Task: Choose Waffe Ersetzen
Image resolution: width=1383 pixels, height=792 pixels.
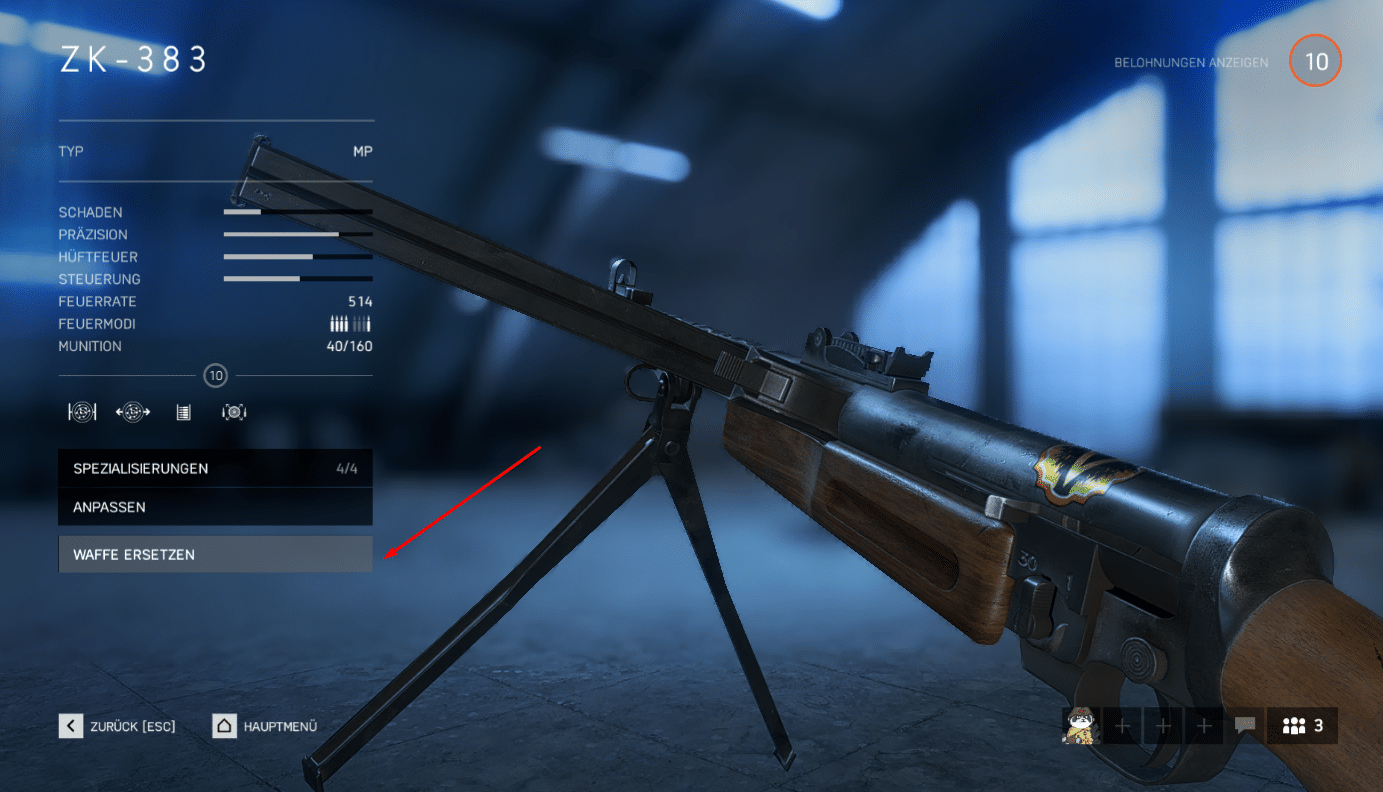Action: tap(215, 554)
